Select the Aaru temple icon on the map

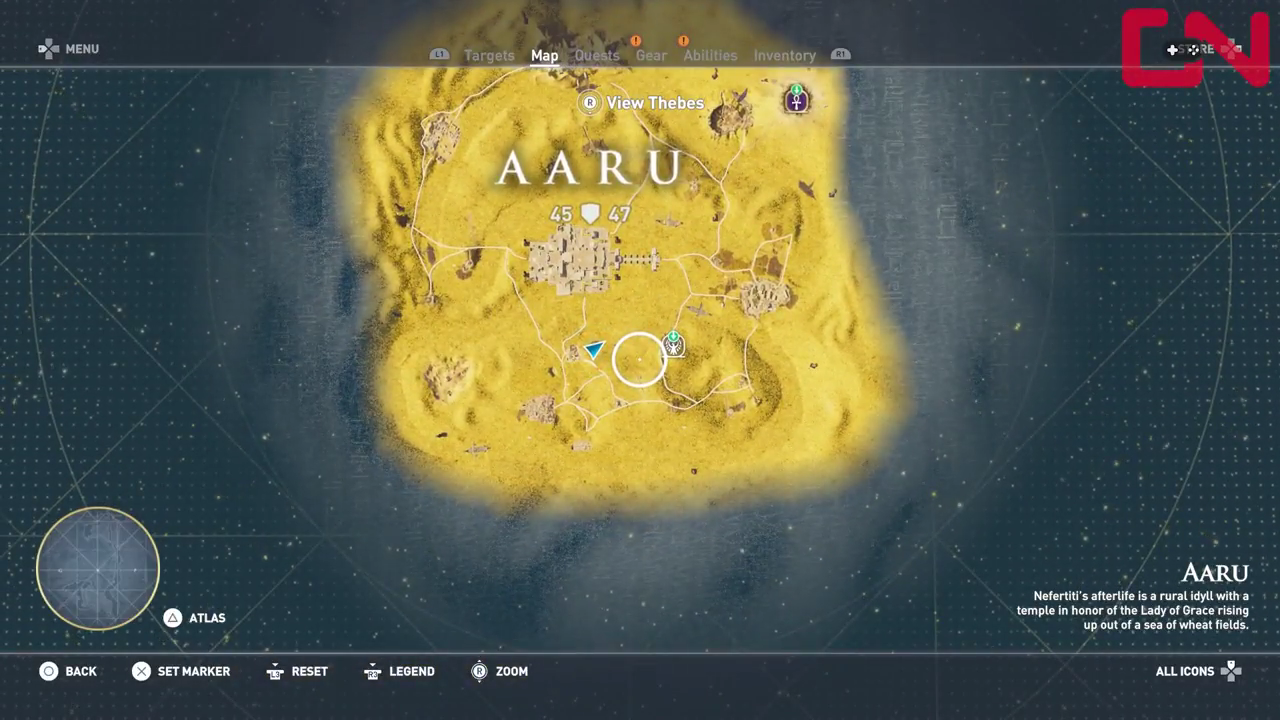pos(673,345)
